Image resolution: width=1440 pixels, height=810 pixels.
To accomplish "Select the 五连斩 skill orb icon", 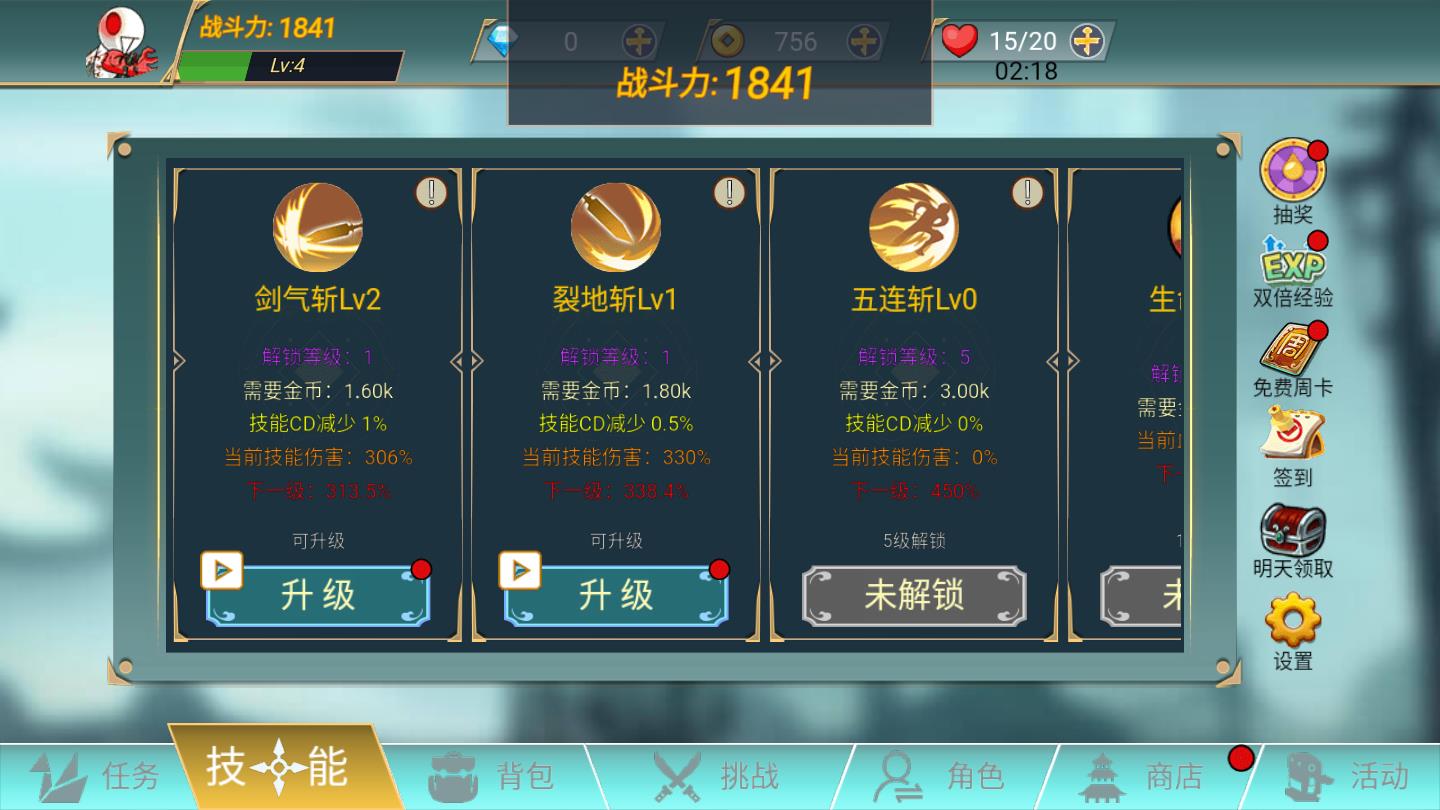I will [x=915, y=228].
